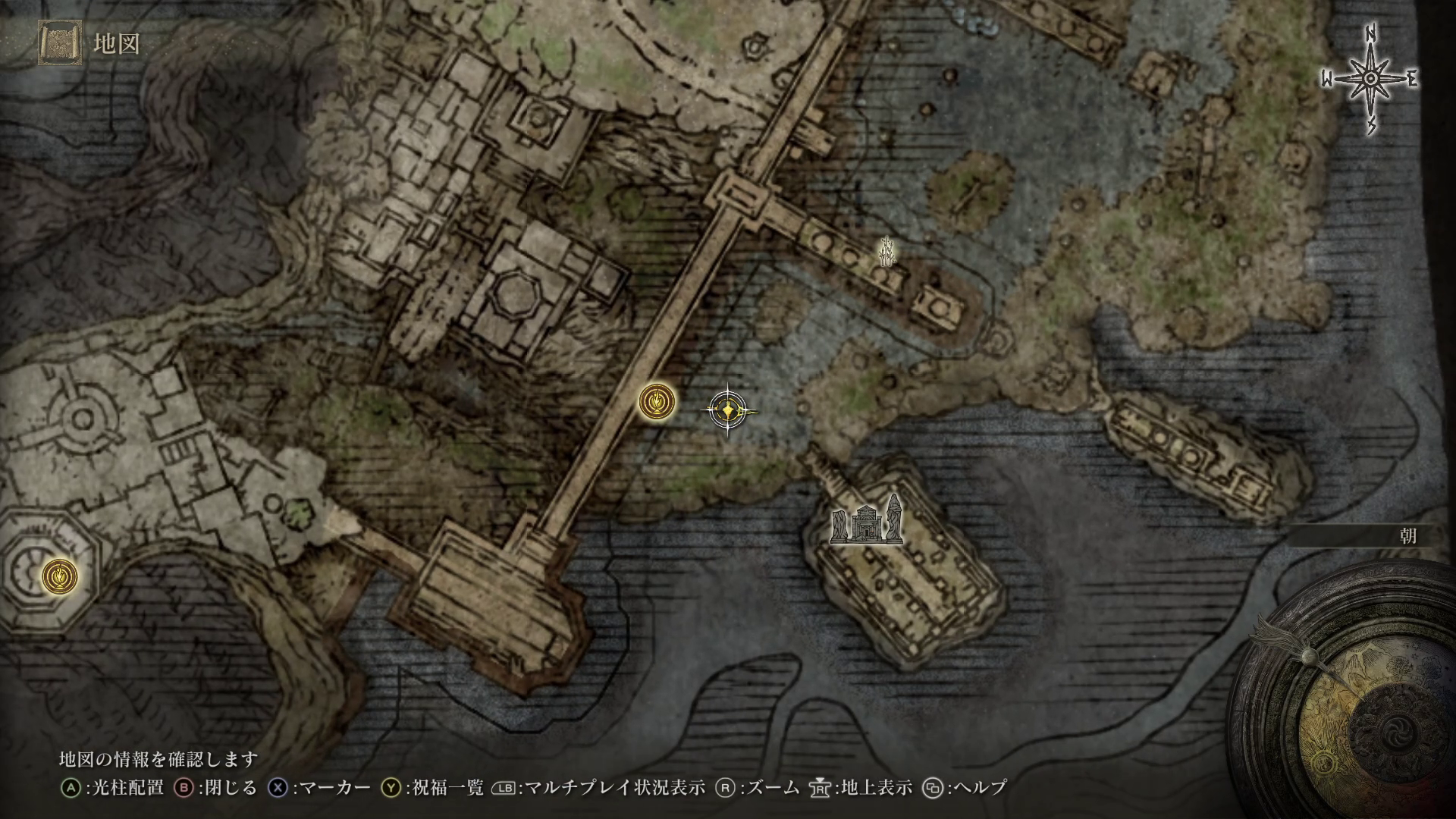Click the map scroll icon beside 地図
Screen dimensions: 1456x819
pyautogui.click(x=58, y=44)
